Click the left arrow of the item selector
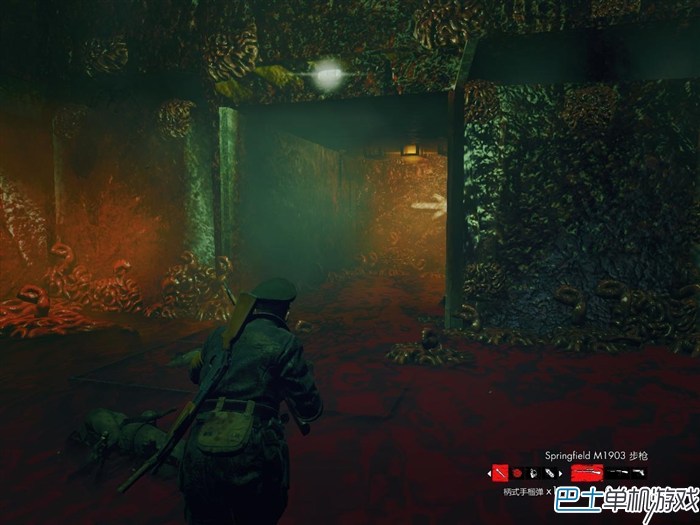The height and width of the screenshot is (525, 700). 489,473
